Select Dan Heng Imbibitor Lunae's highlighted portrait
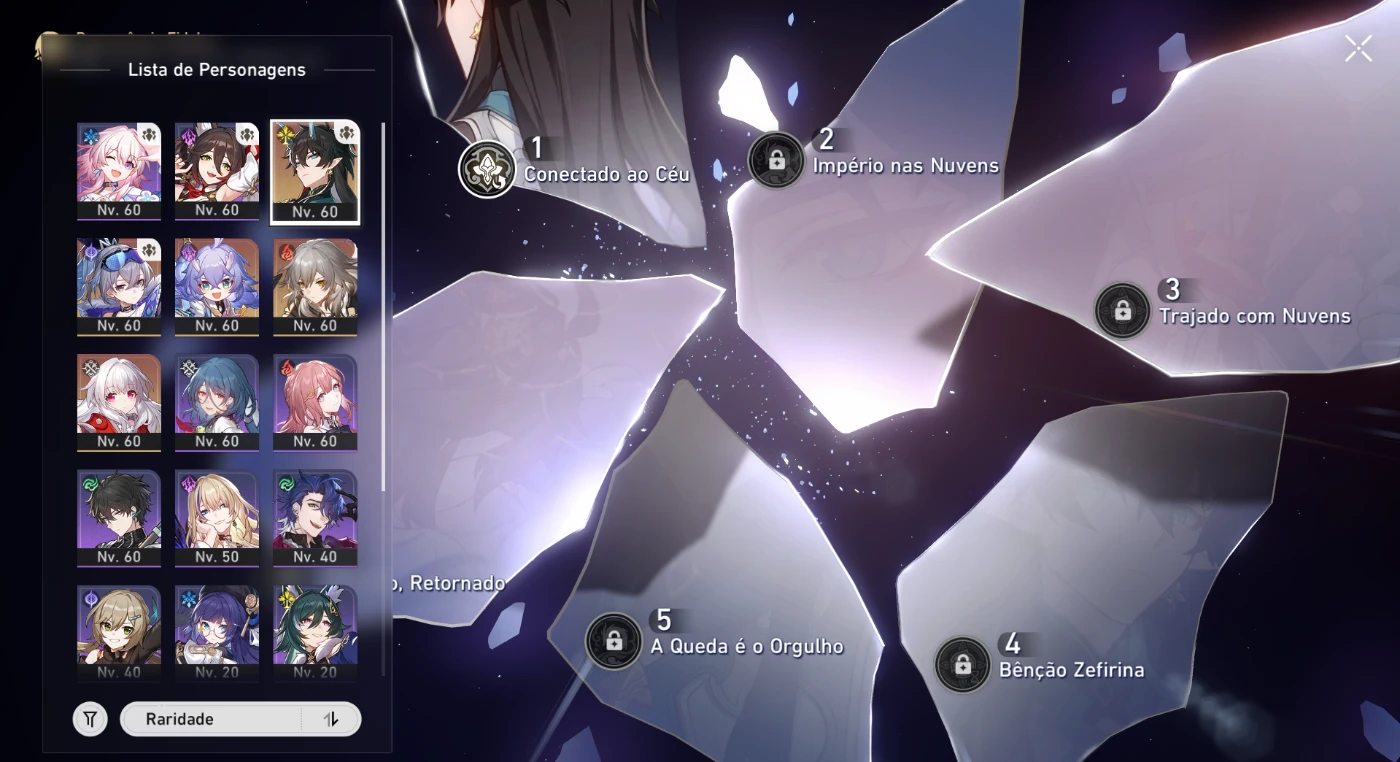Viewport: 1400px width, 762px height. coord(316,170)
